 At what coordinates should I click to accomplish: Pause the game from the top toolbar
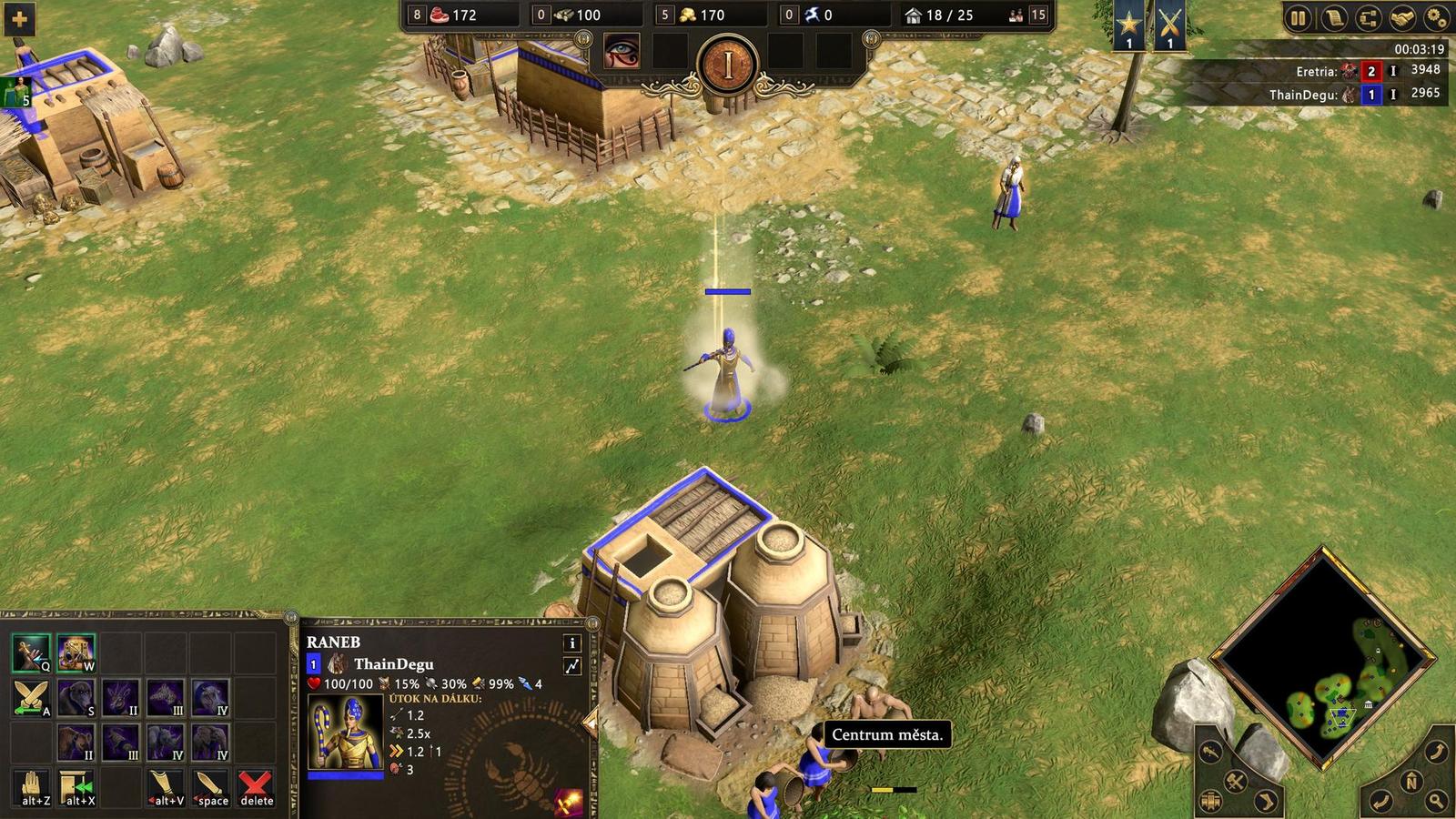1298,17
